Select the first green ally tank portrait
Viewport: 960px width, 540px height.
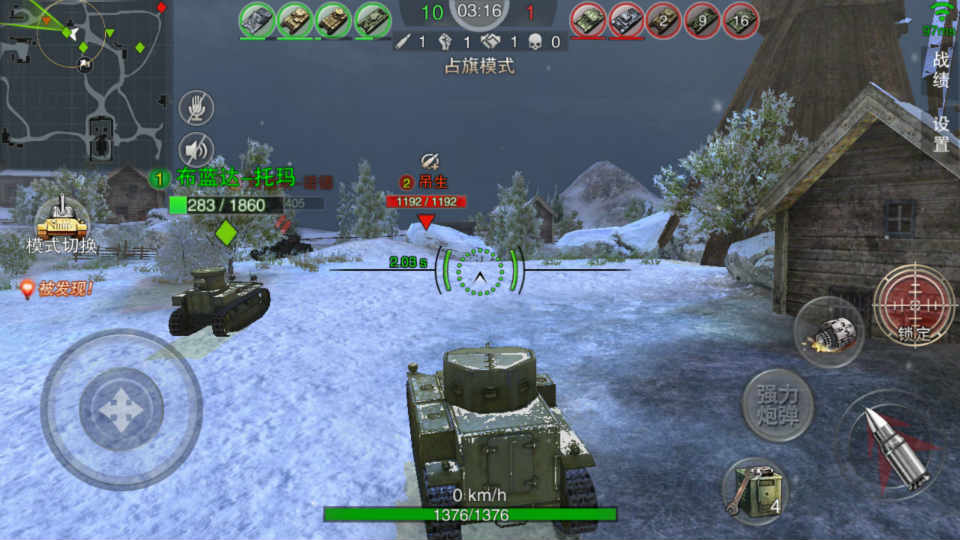click(x=257, y=20)
